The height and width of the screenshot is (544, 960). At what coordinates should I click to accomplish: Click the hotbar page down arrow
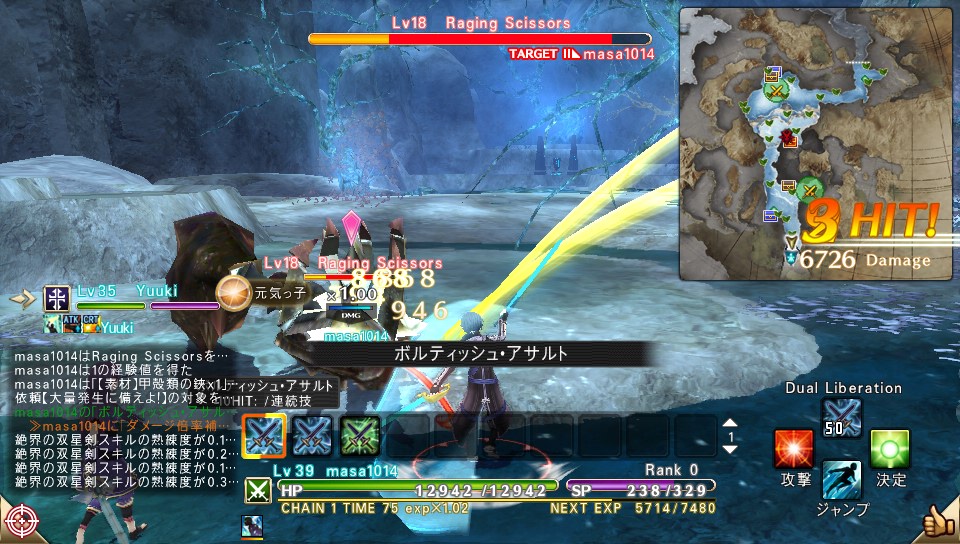tap(730, 449)
